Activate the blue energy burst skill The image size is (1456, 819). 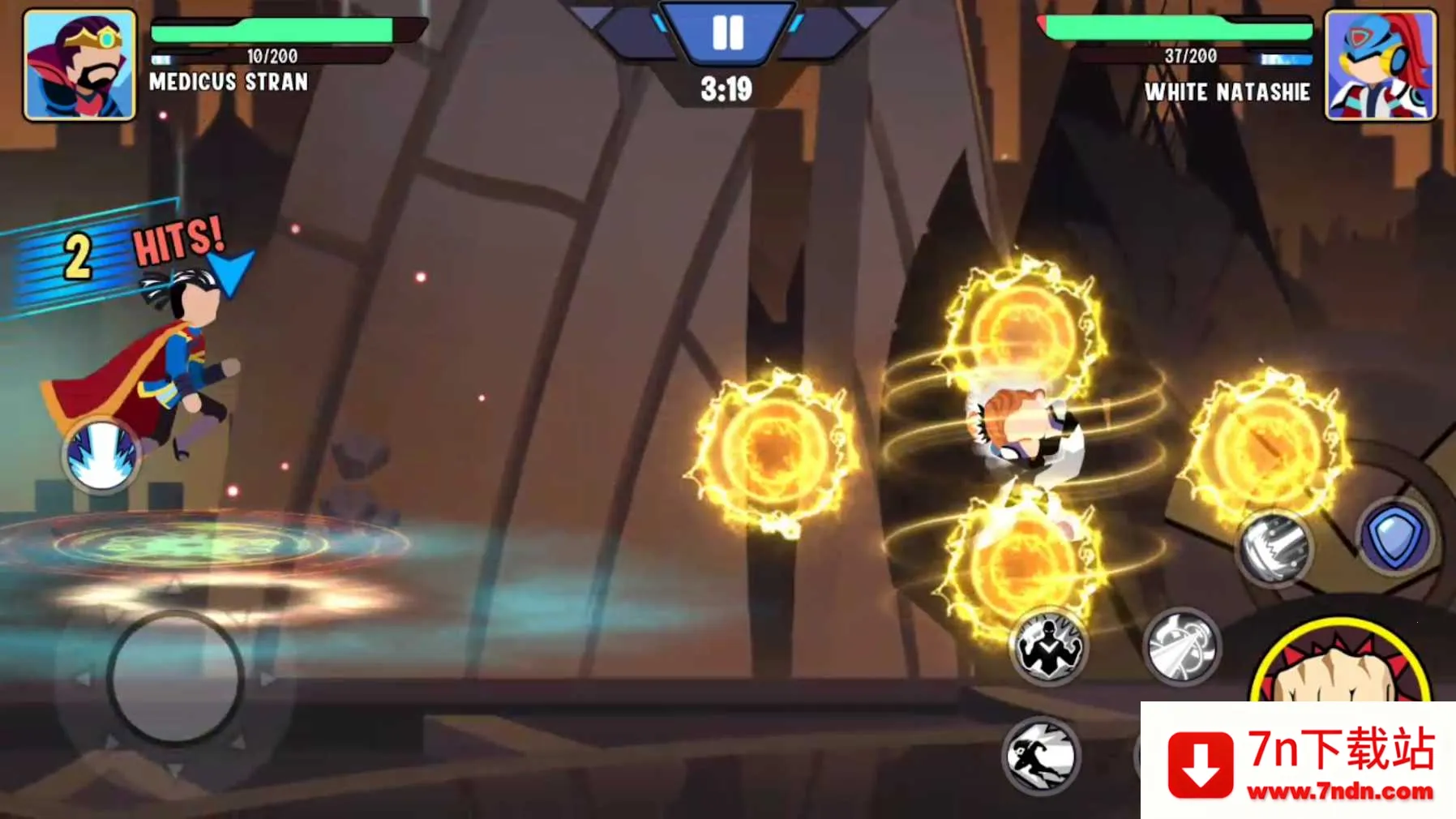click(x=101, y=456)
